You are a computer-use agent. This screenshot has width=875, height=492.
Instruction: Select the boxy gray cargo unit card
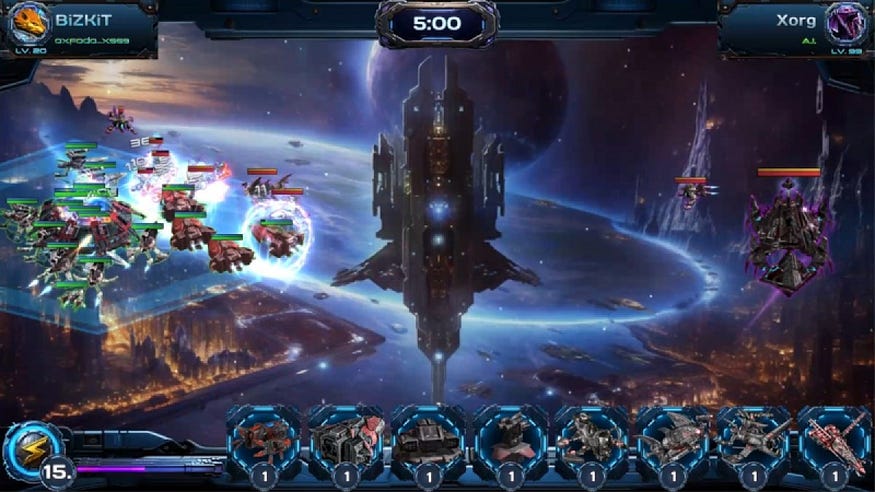346,440
